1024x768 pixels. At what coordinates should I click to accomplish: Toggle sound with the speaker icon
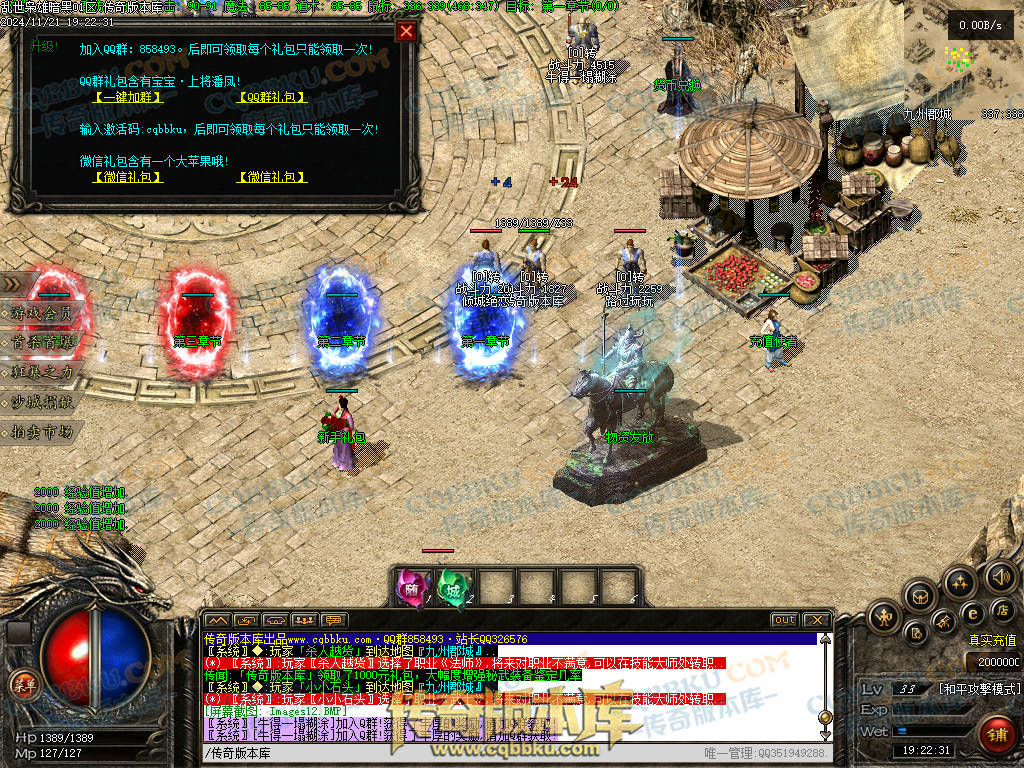pos(1000,577)
